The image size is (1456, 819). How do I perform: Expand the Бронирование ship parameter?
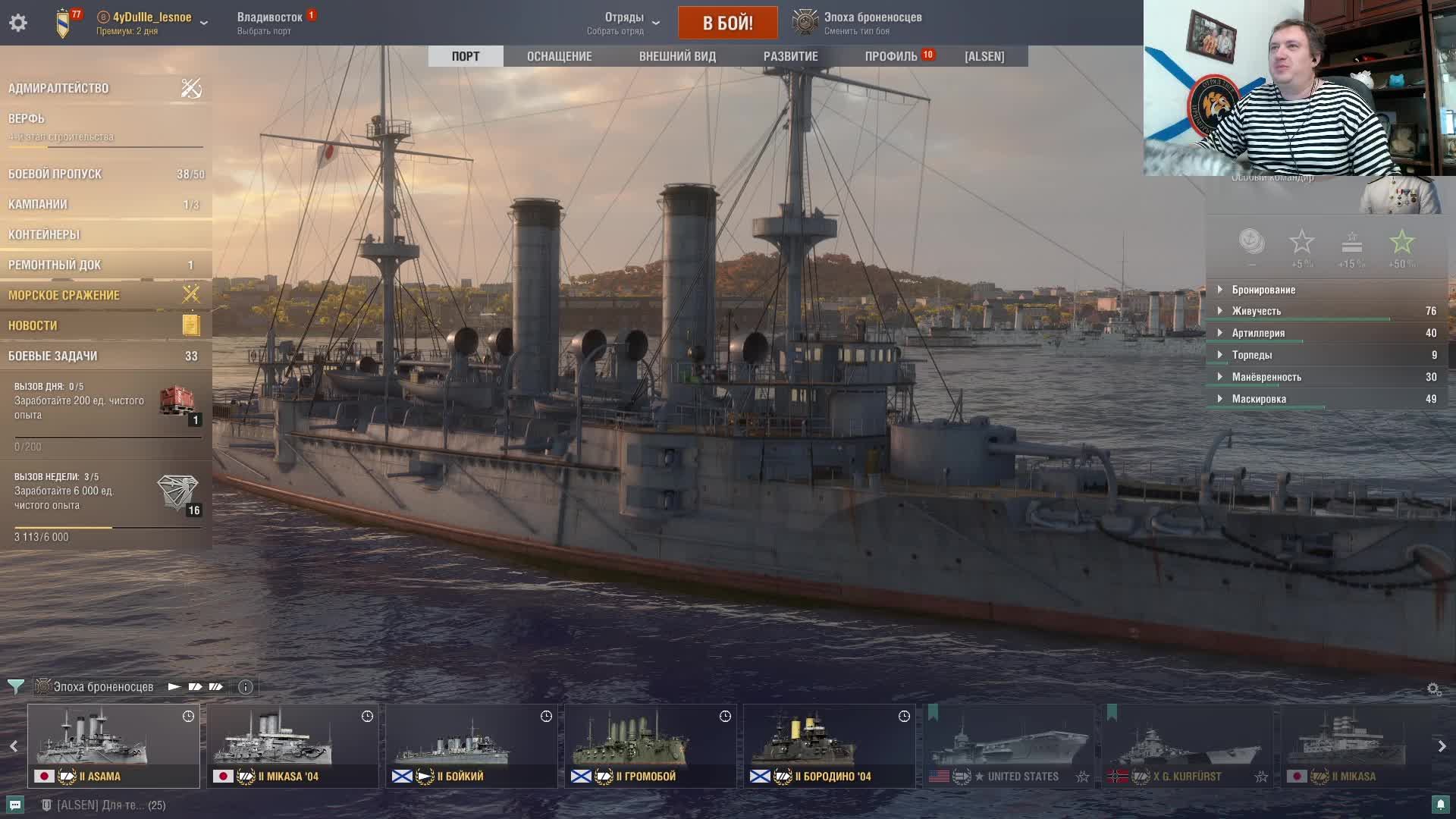(x=1263, y=290)
